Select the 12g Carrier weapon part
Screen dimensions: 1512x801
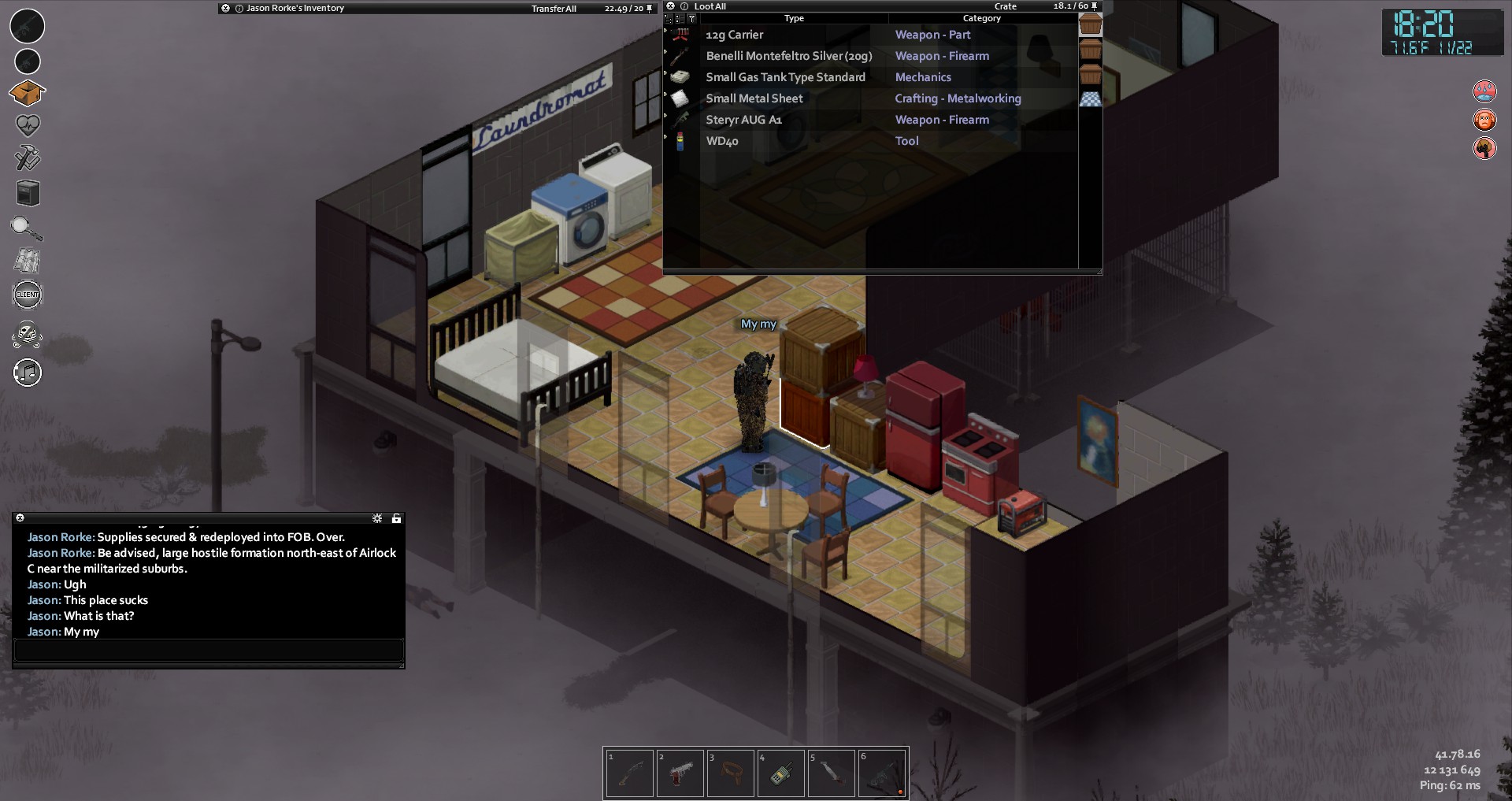pos(734,35)
